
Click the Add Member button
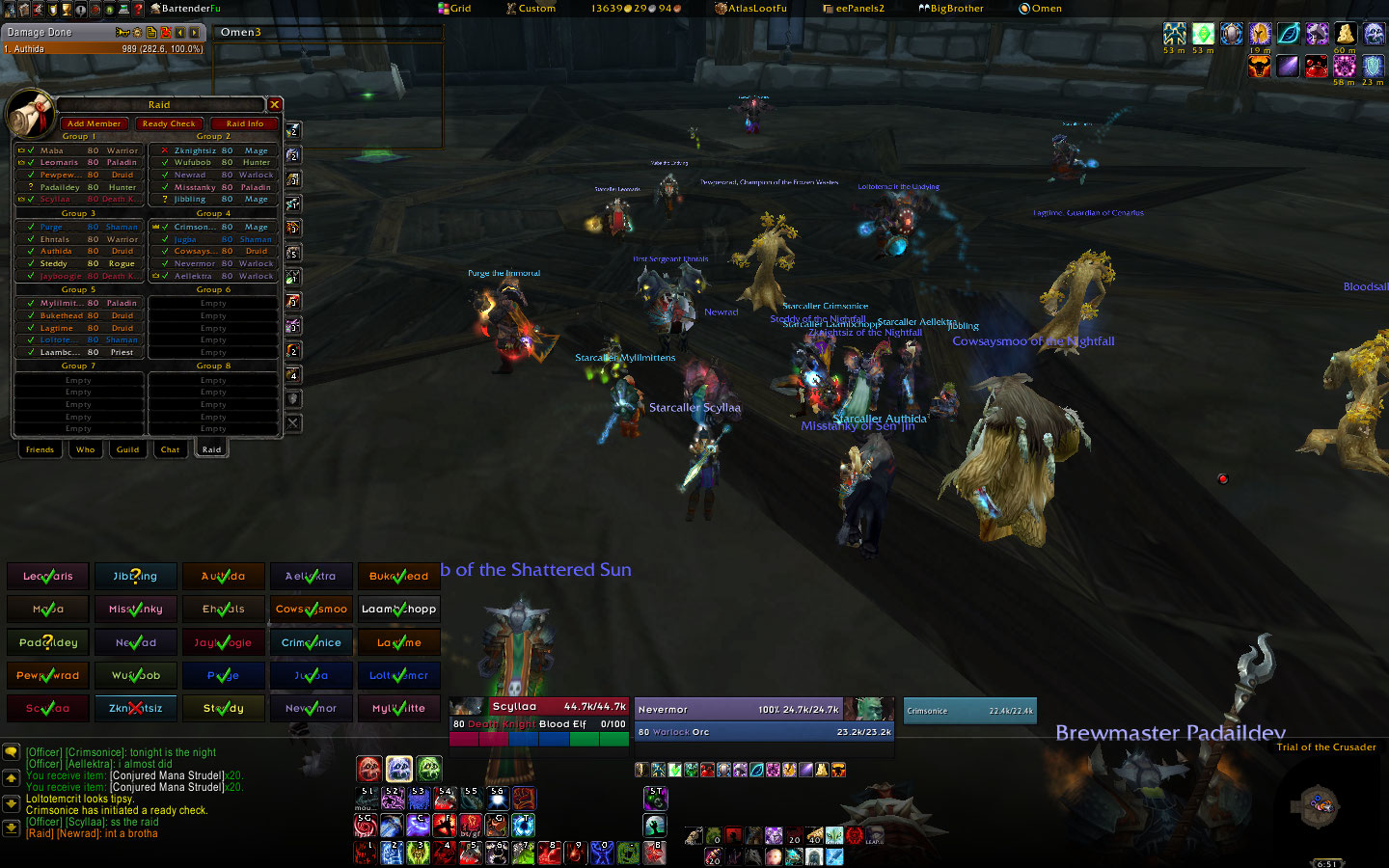tap(94, 123)
